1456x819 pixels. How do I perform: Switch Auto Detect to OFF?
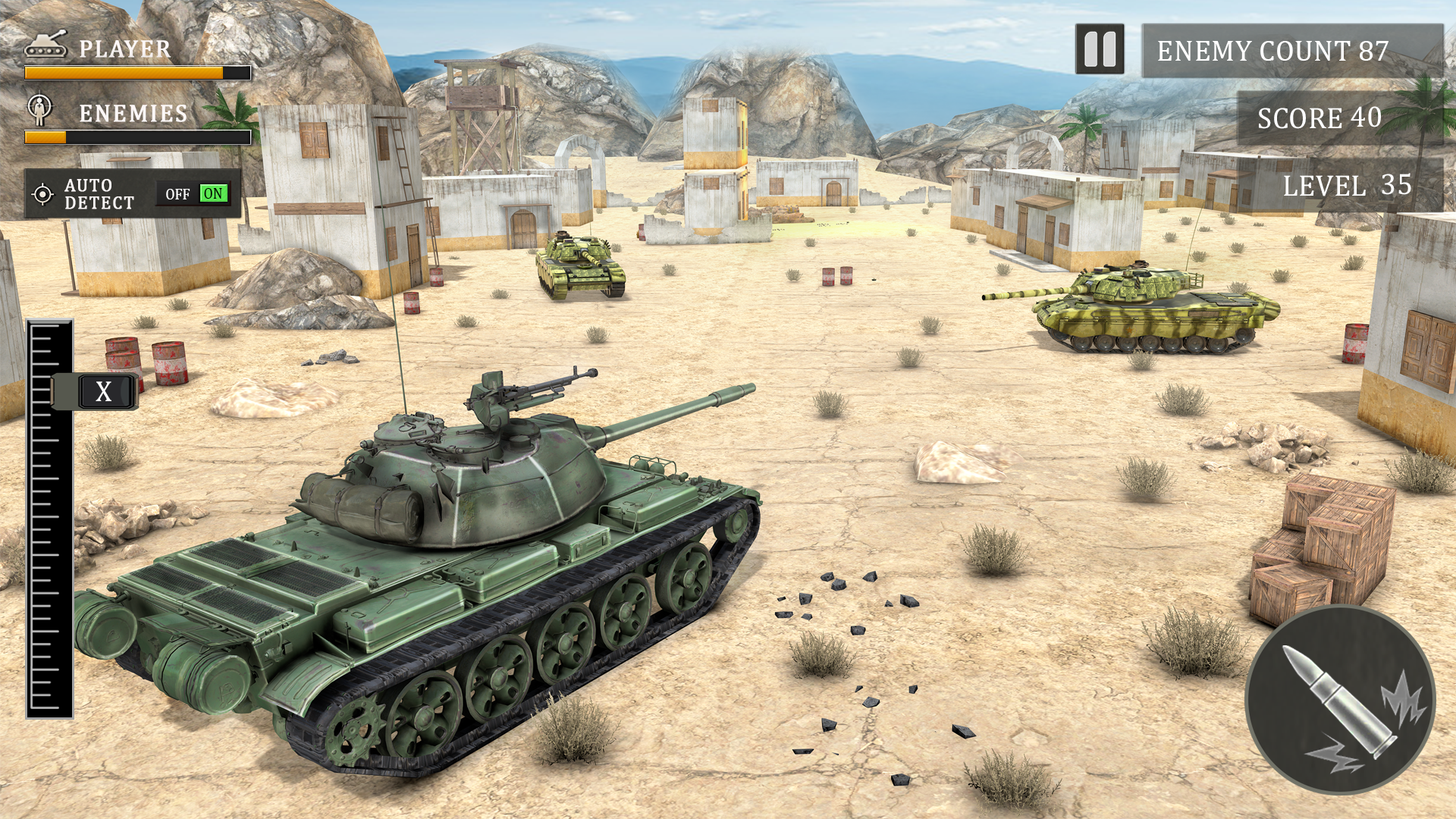click(177, 193)
